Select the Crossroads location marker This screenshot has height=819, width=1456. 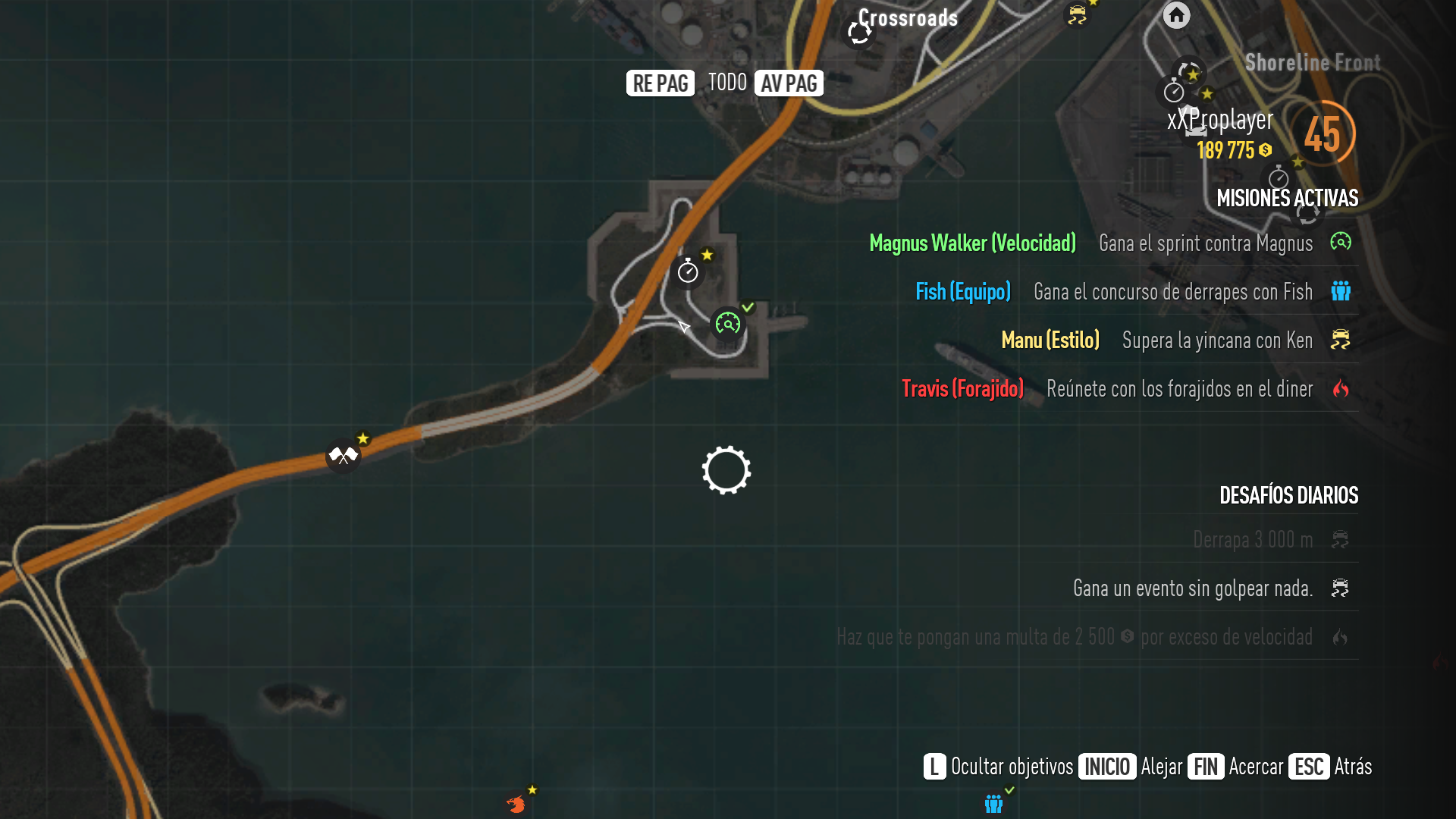860,32
